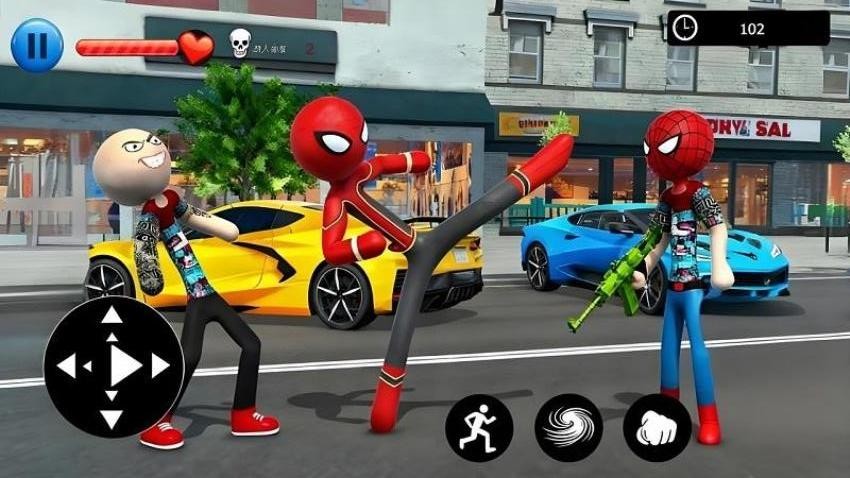This screenshot has width=850, height=478.
Task: Hit the fist punch button
Action: pos(657,427)
